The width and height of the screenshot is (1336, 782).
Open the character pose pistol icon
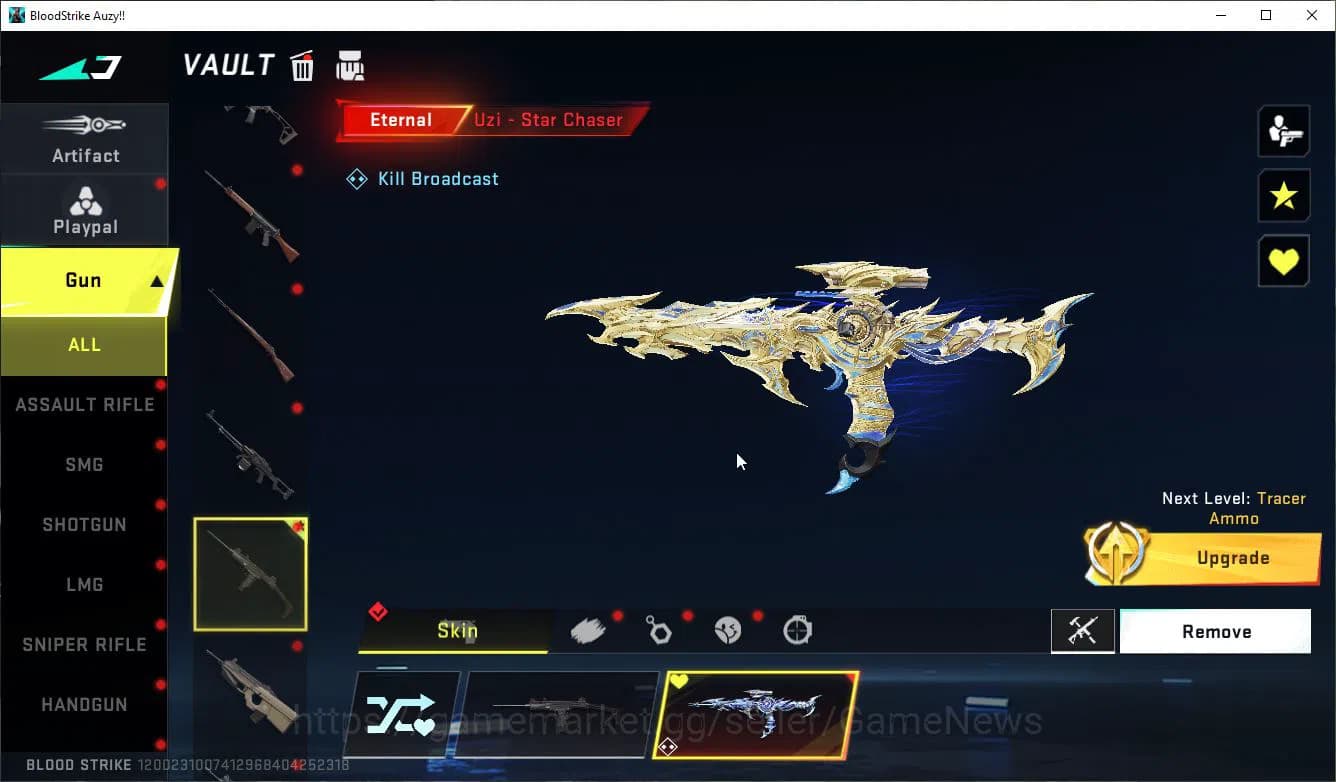pyautogui.click(x=1283, y=130)
